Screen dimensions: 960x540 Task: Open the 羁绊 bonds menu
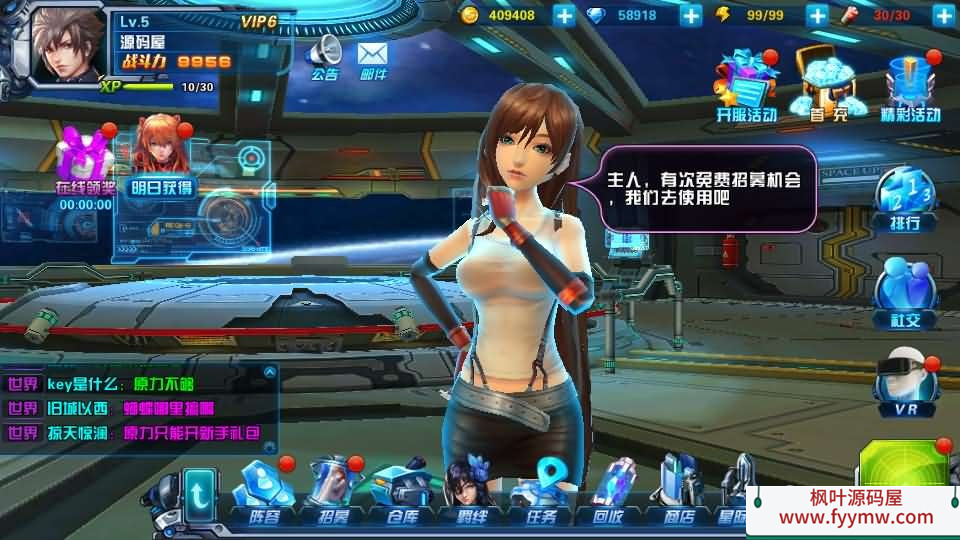[x=466, y=492]
